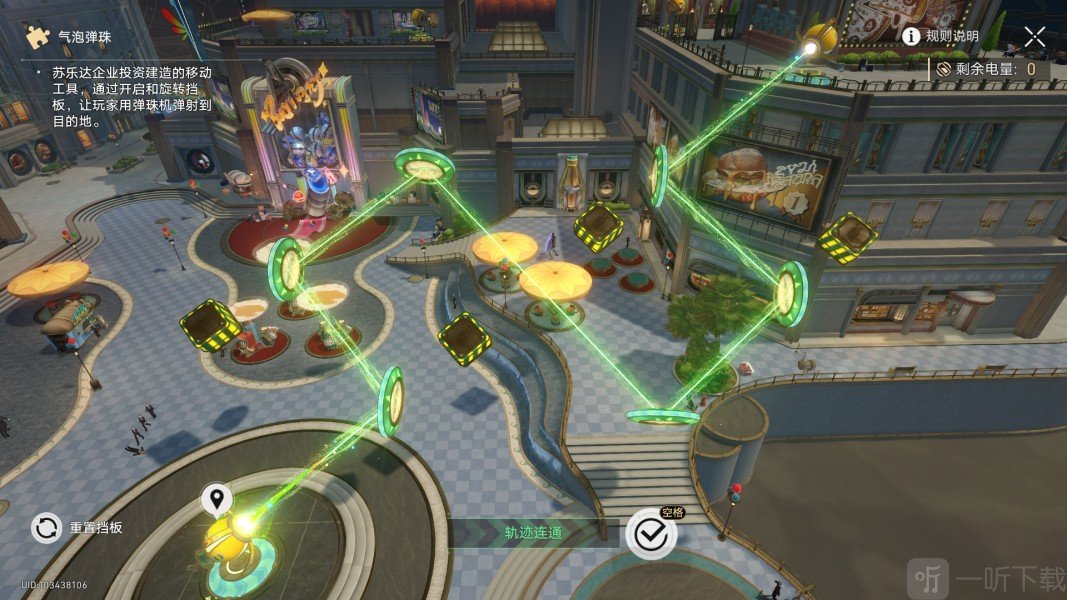Open the 规则说明 rules explanation
Screen dimensions: 1067x600
coord(940,37)
